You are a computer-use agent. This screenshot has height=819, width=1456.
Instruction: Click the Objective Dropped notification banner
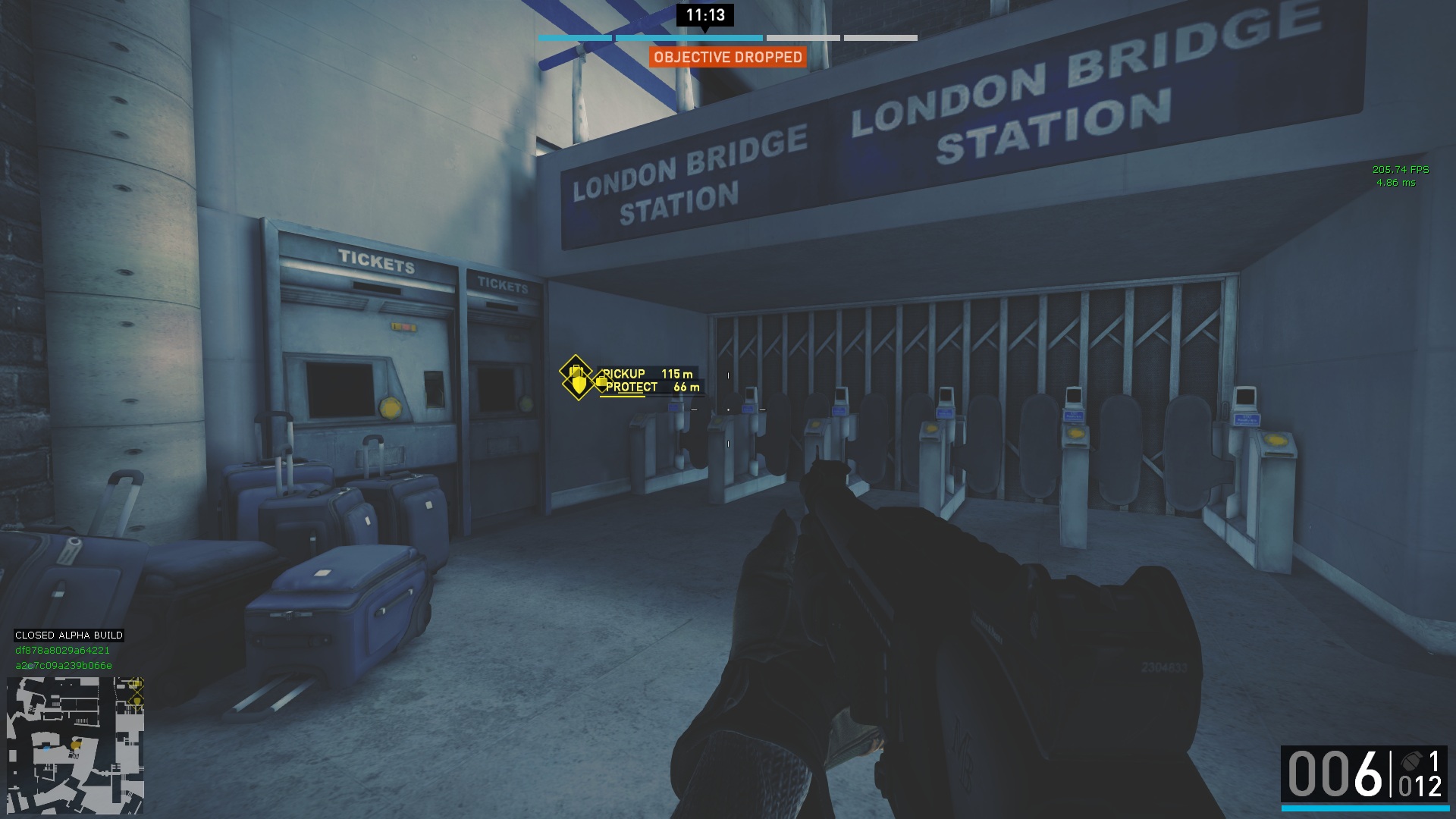coord(727,58)
